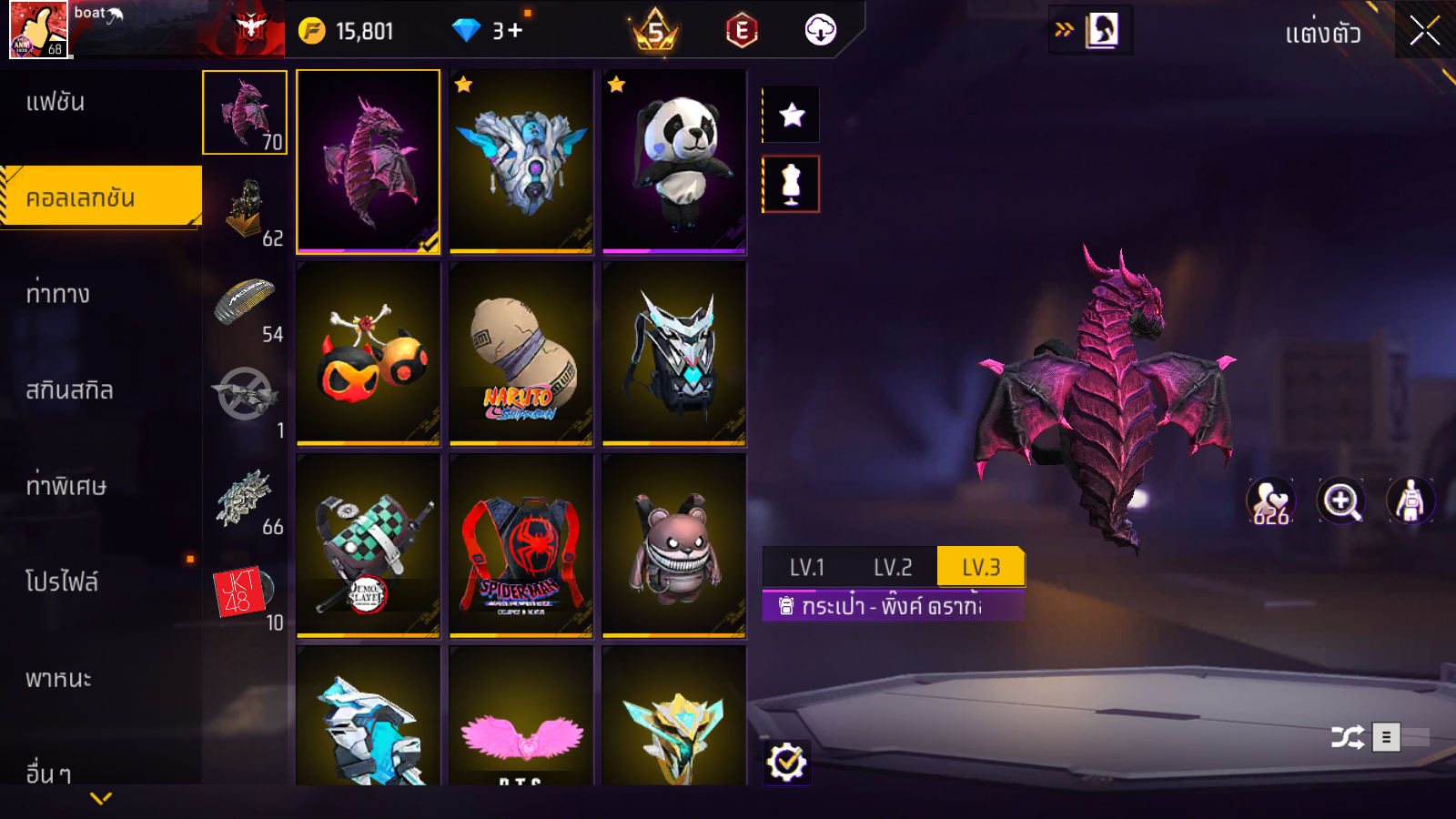This screenshot has height=819, width=1456.
Task: Switch to the ท่าทาง emotes category
Action: pos(57,294)
